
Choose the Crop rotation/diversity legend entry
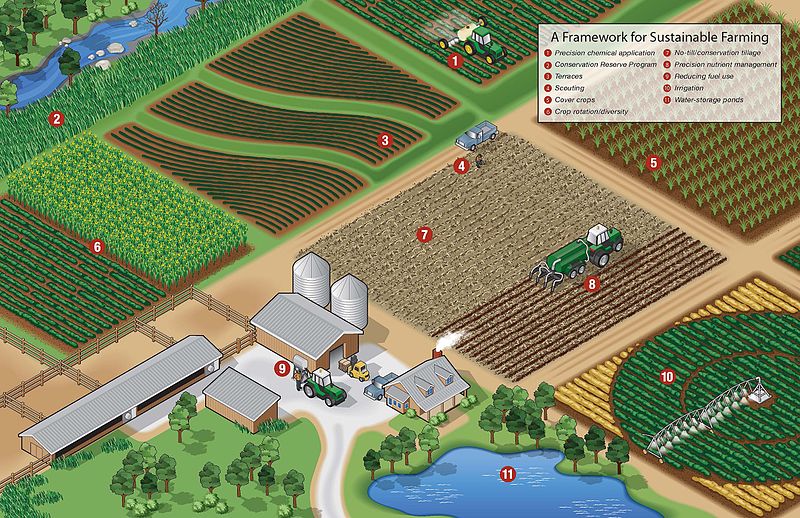(597, 112)
